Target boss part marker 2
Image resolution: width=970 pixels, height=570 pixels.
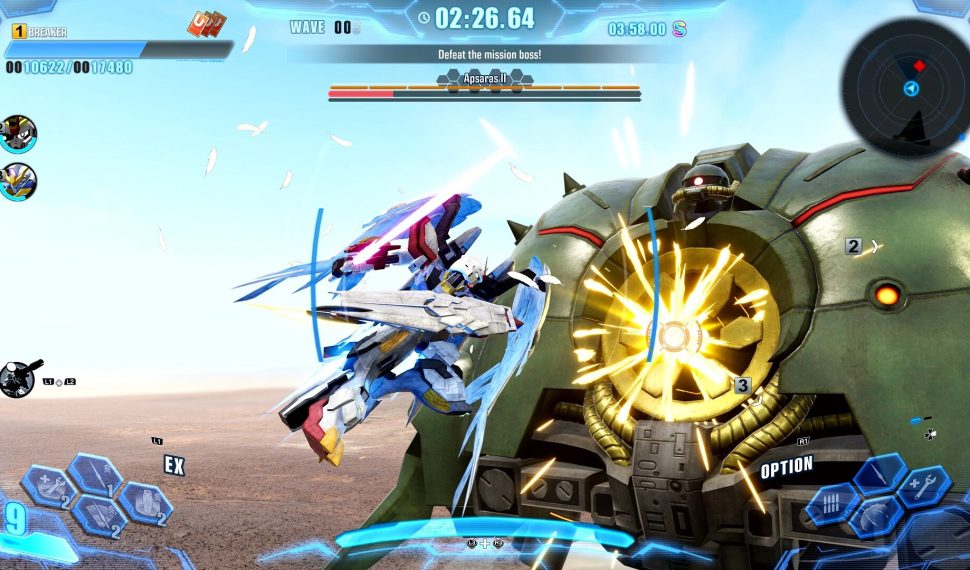pyautogui.click(x=853, y=246)
